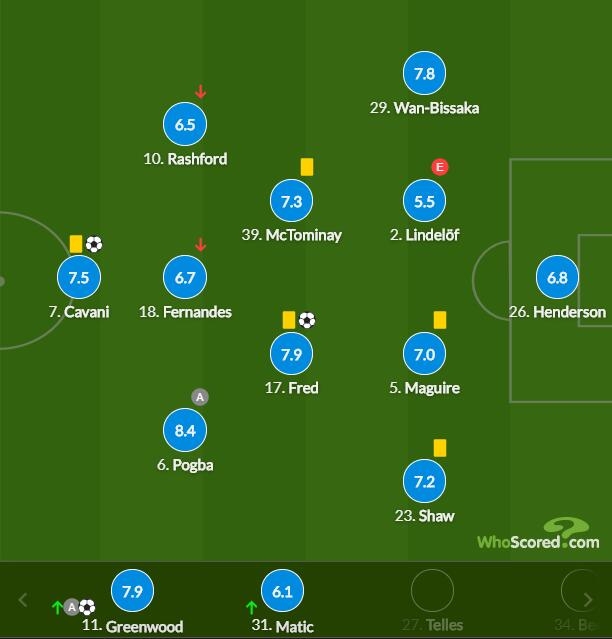Open the WhoScored.com logo link

coord(538,535)
